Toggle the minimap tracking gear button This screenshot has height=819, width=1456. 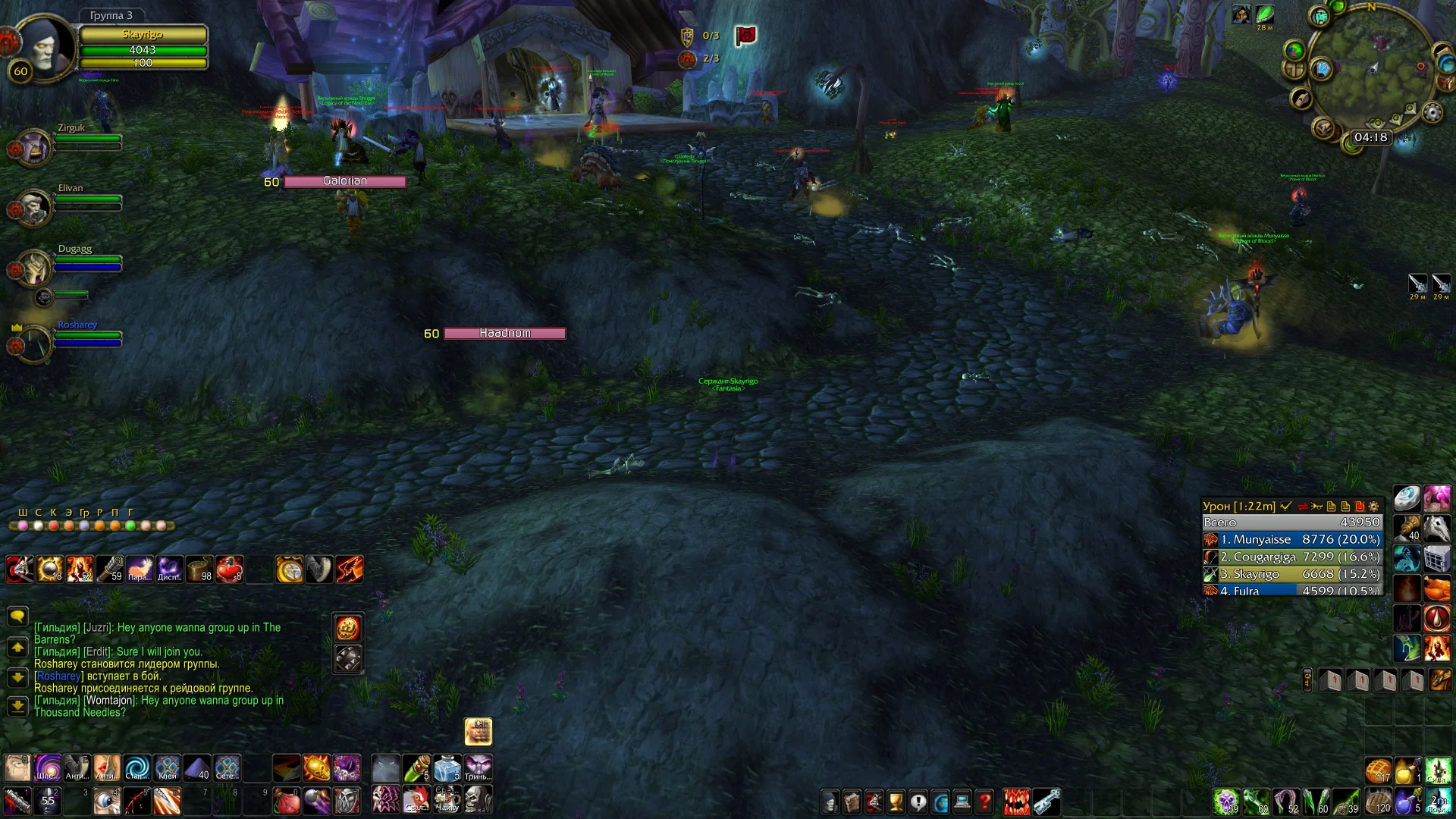tap(1432, 112)
